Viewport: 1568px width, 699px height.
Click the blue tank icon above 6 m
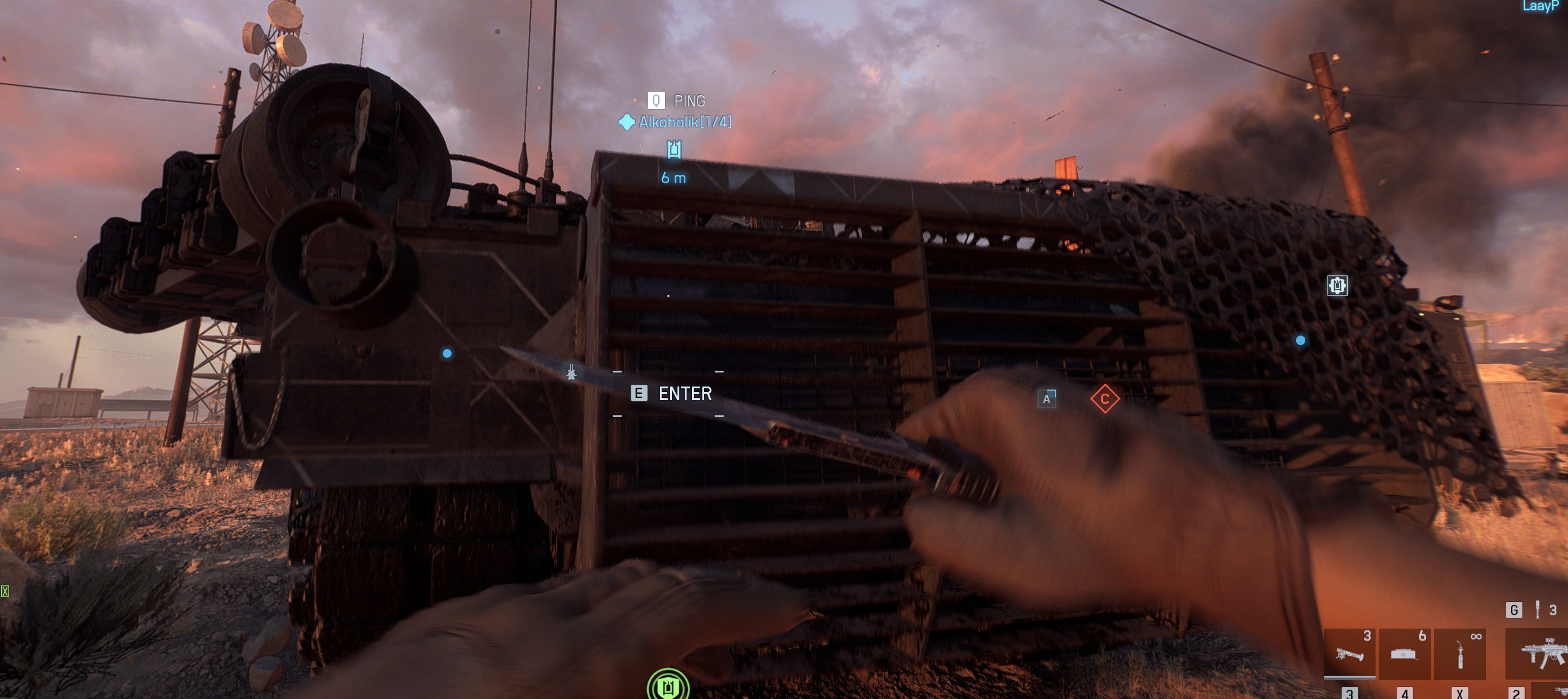point(673,149)
